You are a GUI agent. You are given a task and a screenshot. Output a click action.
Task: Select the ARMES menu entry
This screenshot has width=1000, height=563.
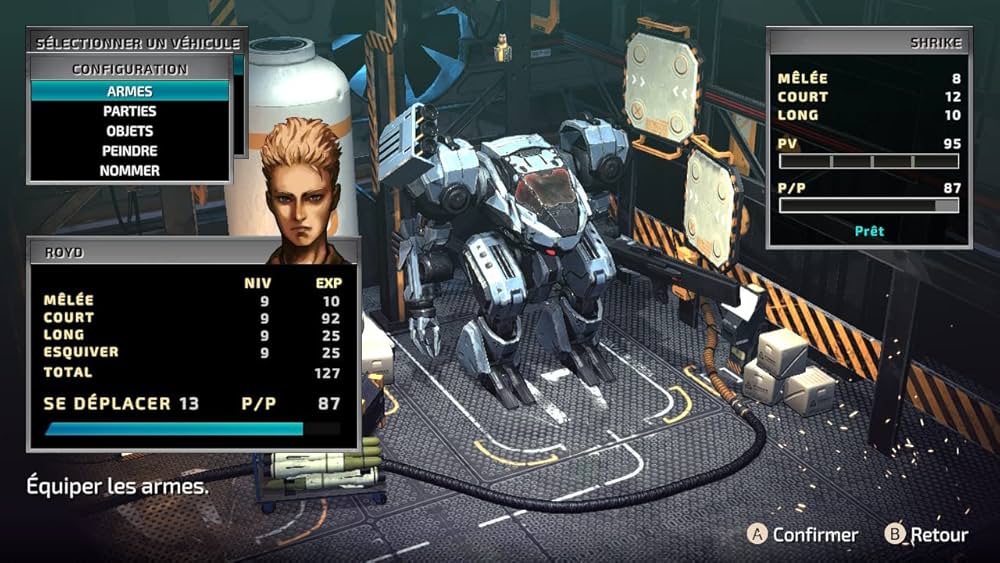(130, 91)
